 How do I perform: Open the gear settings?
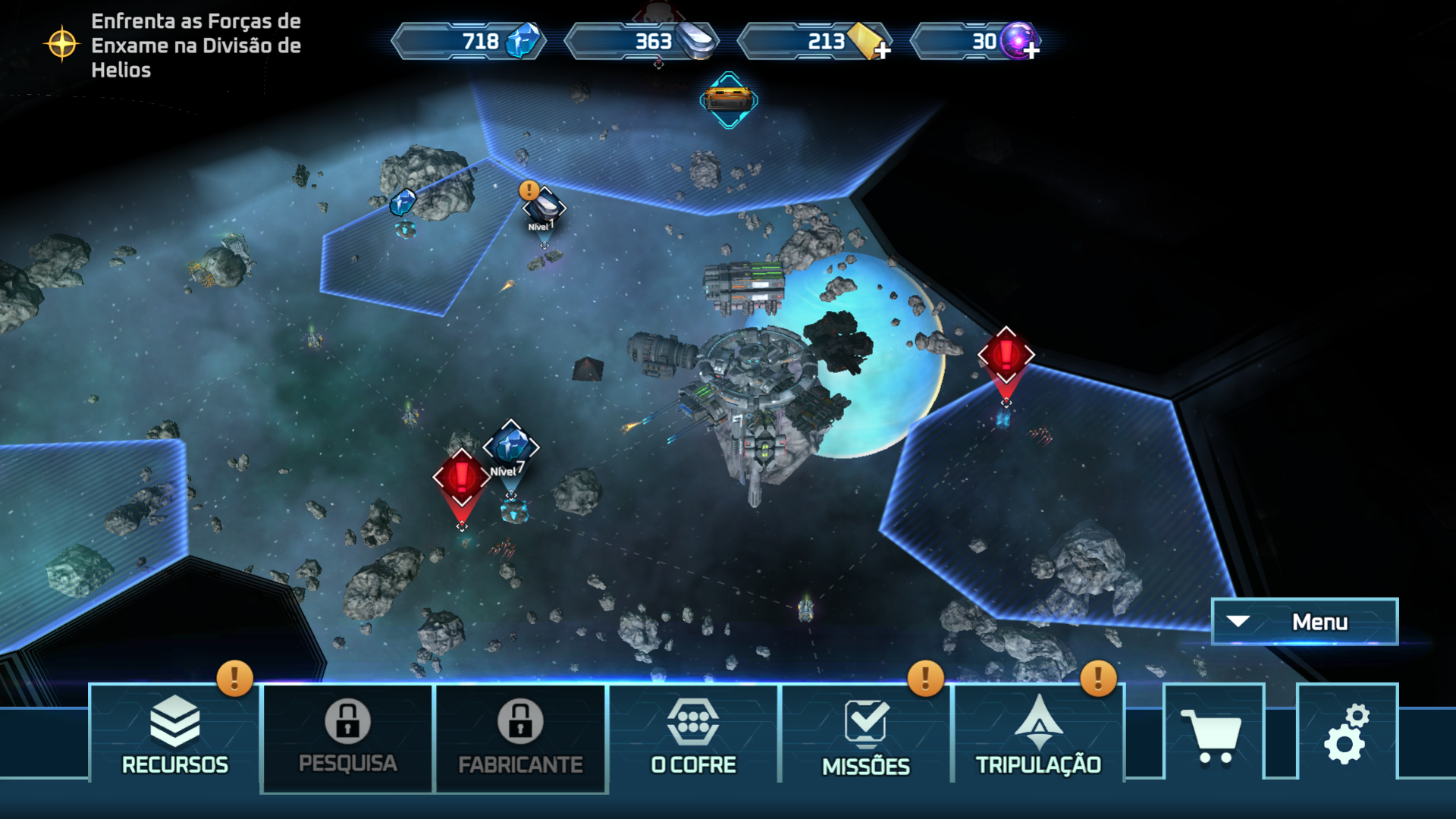point(1346,733)
